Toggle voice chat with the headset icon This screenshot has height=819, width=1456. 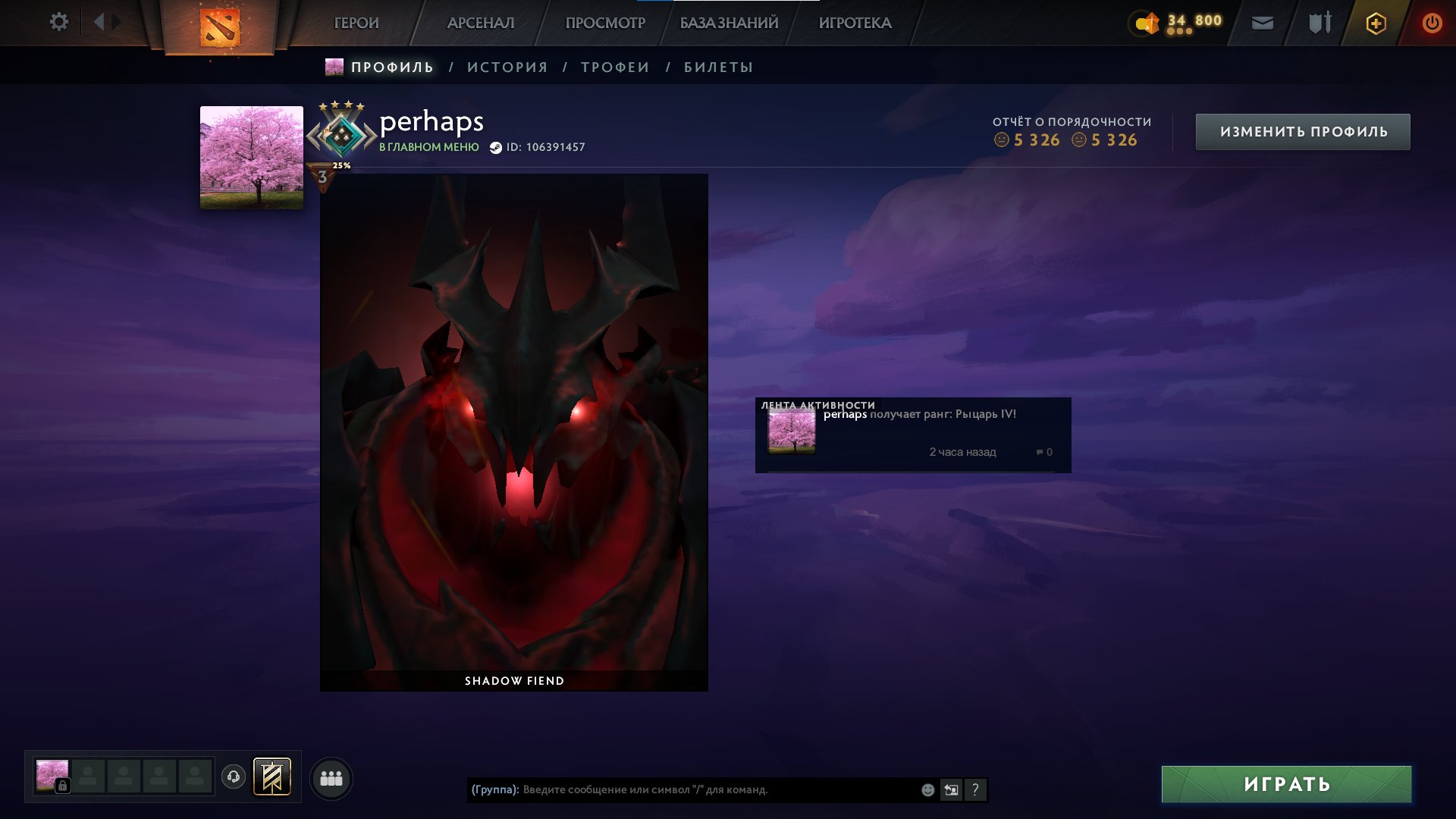click(x=233, y=776)
